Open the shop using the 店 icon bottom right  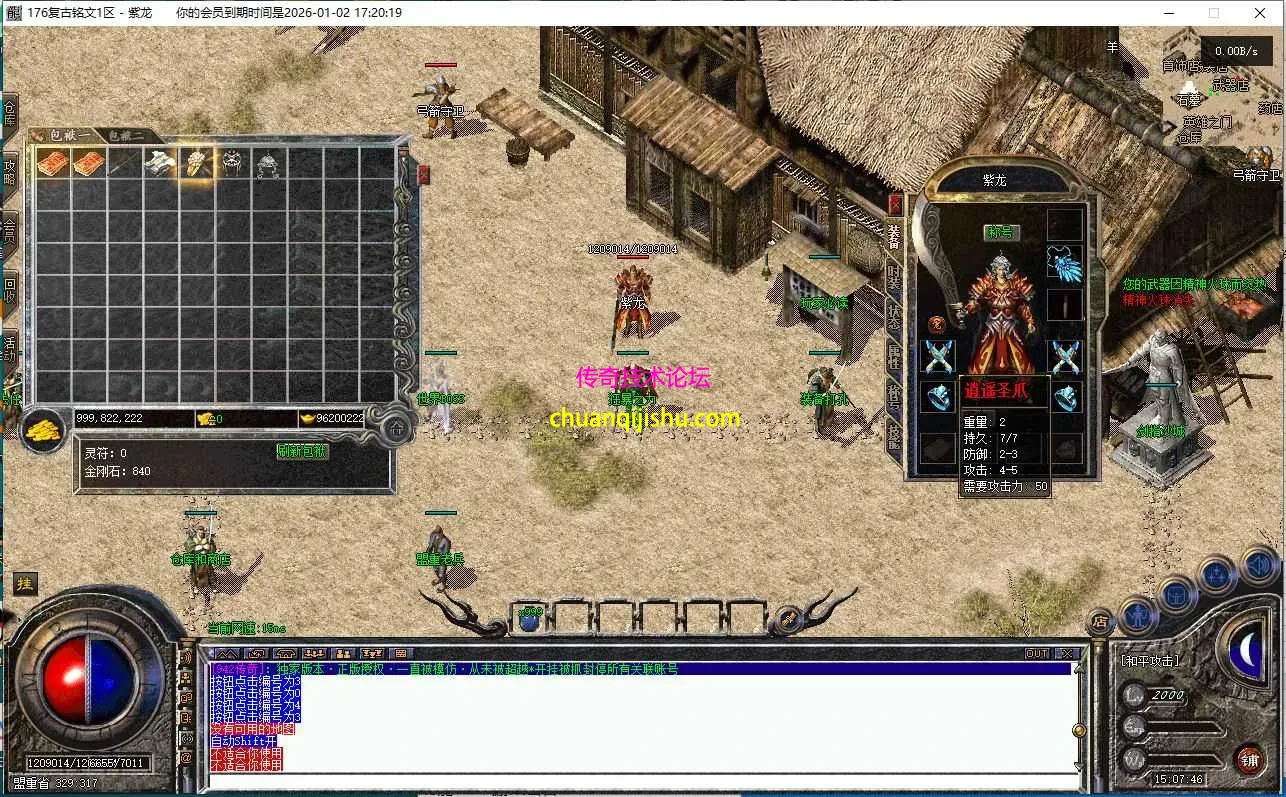point(1100,621)
